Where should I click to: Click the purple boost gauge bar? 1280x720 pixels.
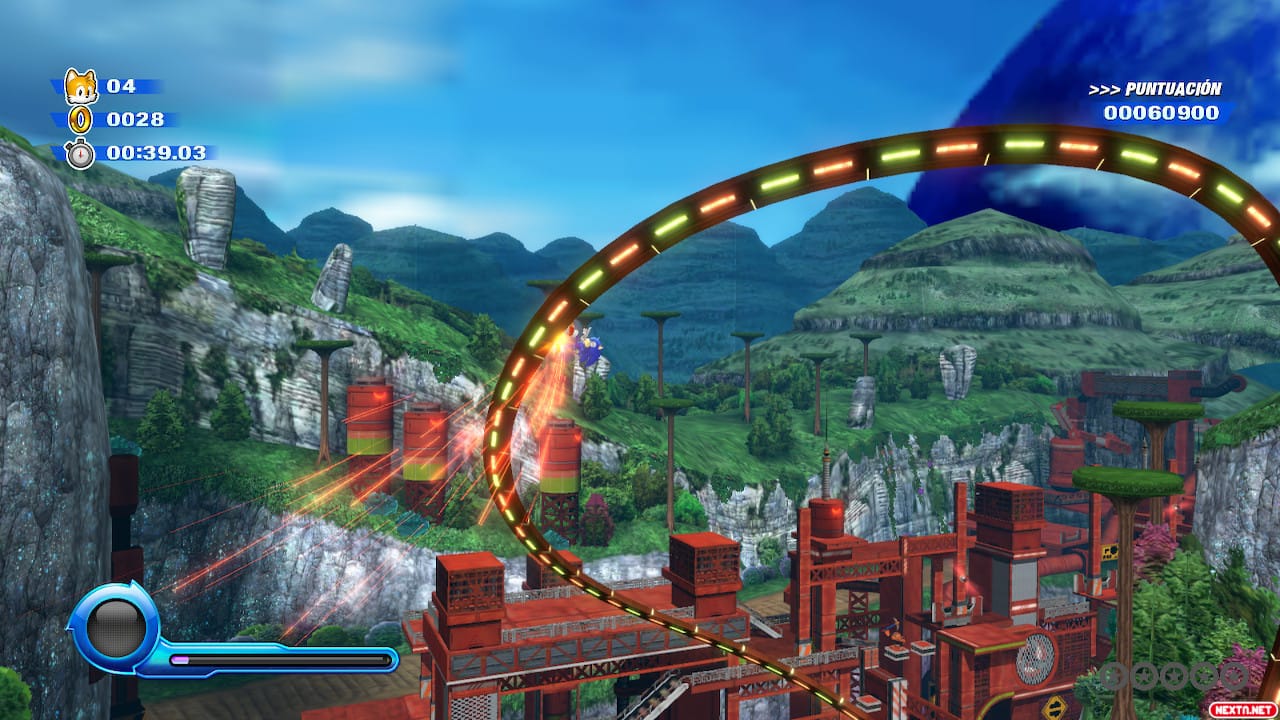pos(180,659)
